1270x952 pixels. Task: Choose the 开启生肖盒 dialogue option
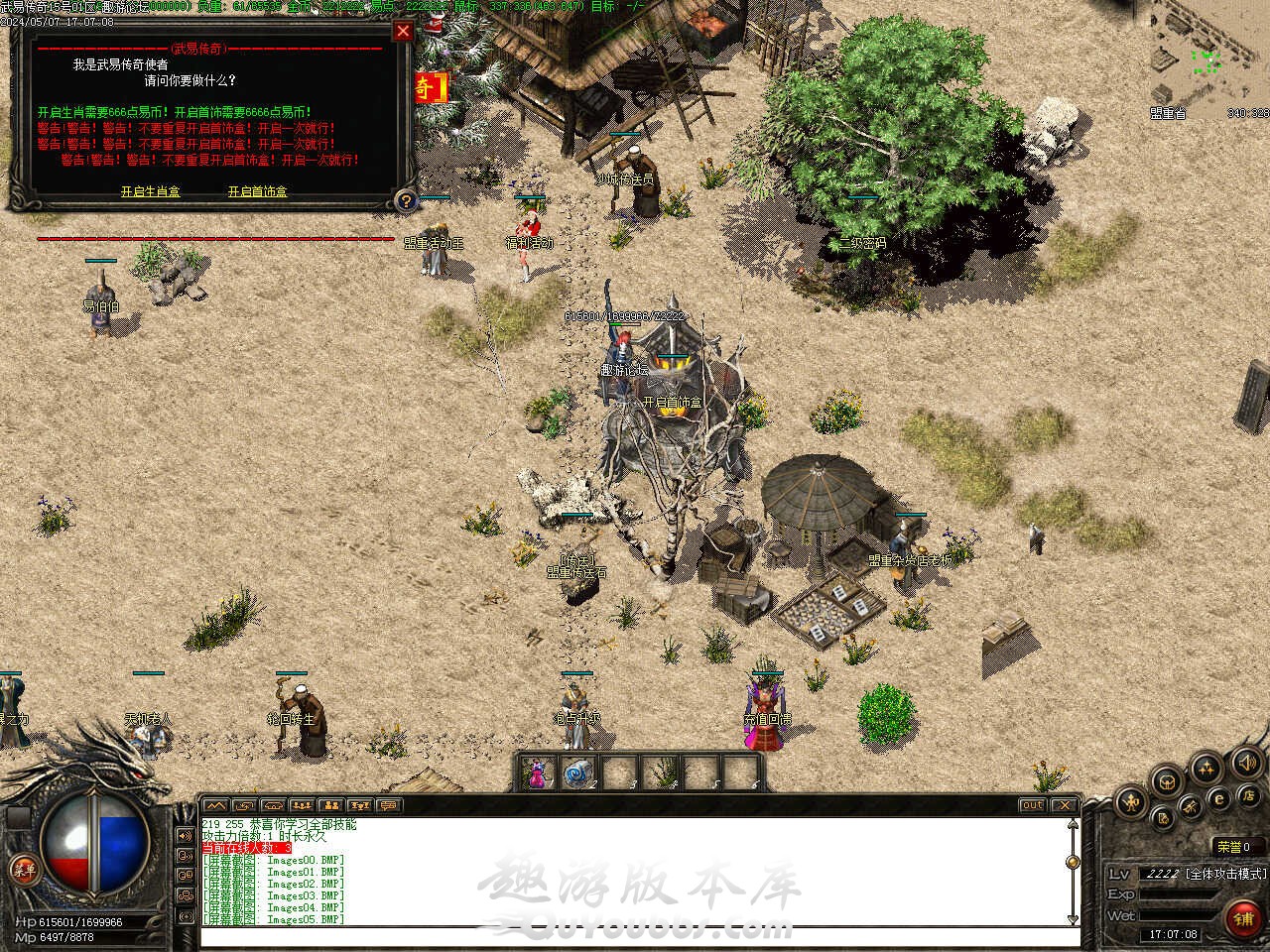[x=151, y=191]
